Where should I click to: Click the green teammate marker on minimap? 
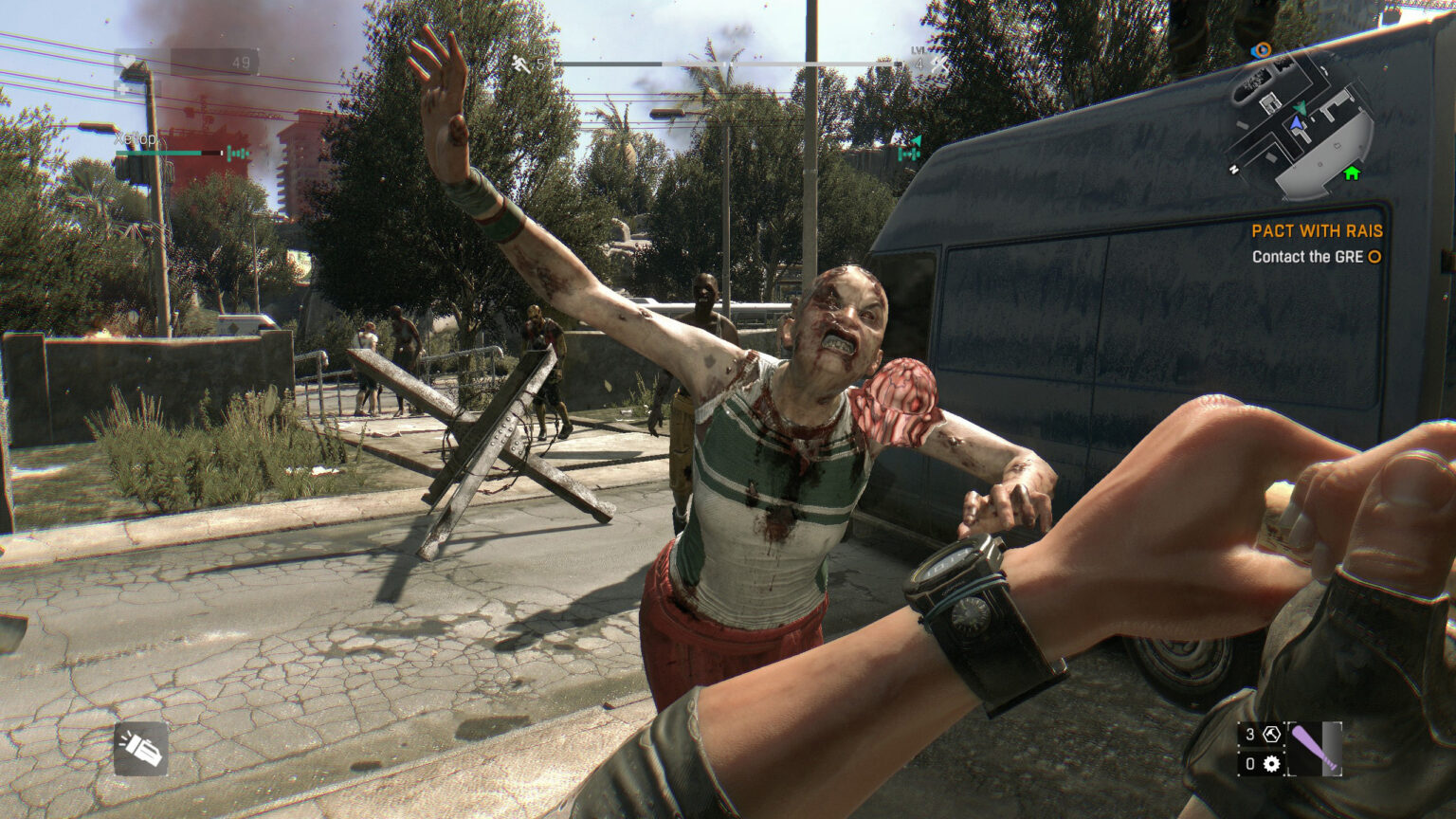click(1301, 108)
